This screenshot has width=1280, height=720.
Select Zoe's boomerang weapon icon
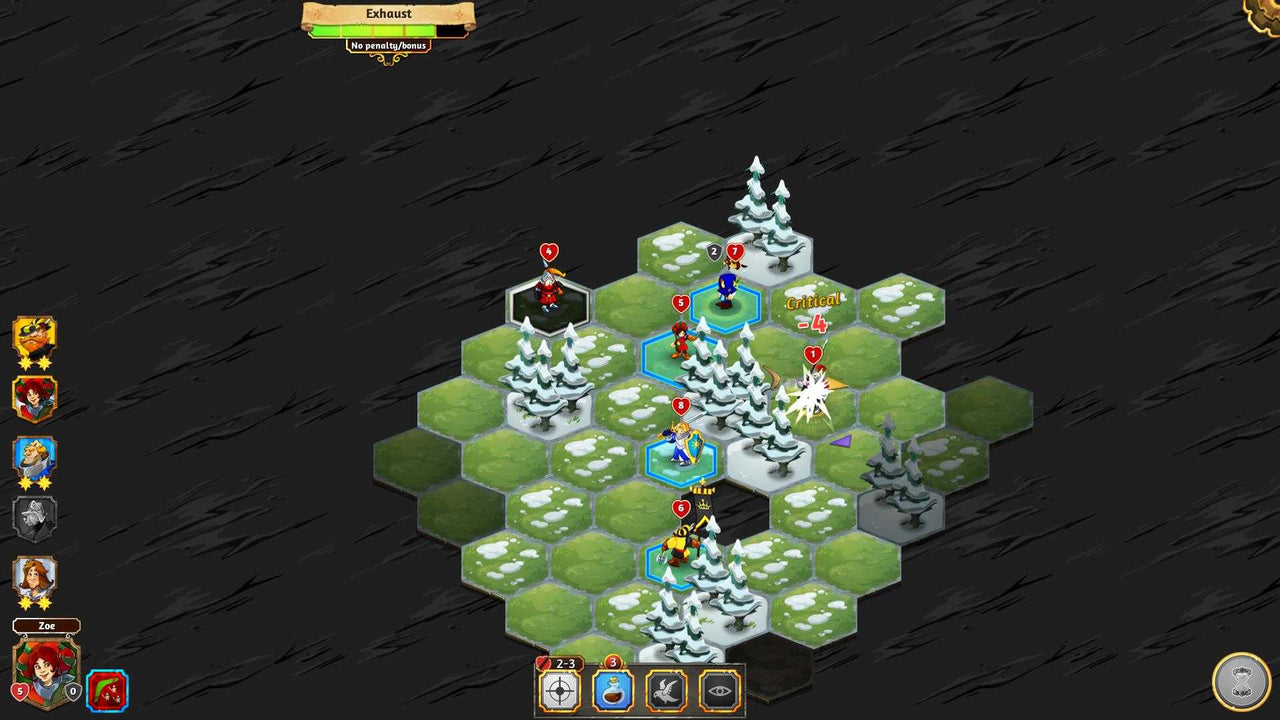107,690
